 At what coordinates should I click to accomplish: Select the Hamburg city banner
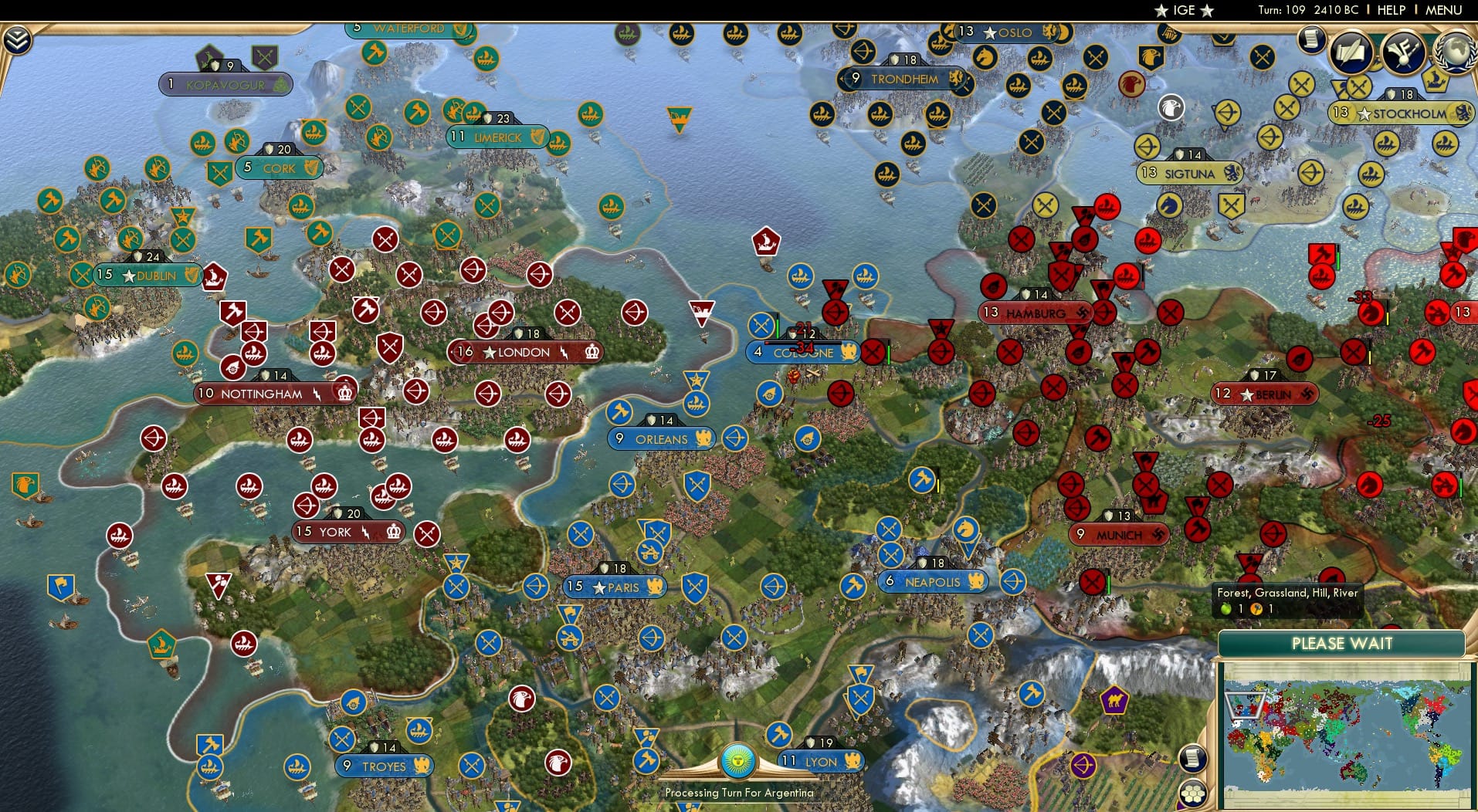pyautogui.click(x=1035, y=313)
